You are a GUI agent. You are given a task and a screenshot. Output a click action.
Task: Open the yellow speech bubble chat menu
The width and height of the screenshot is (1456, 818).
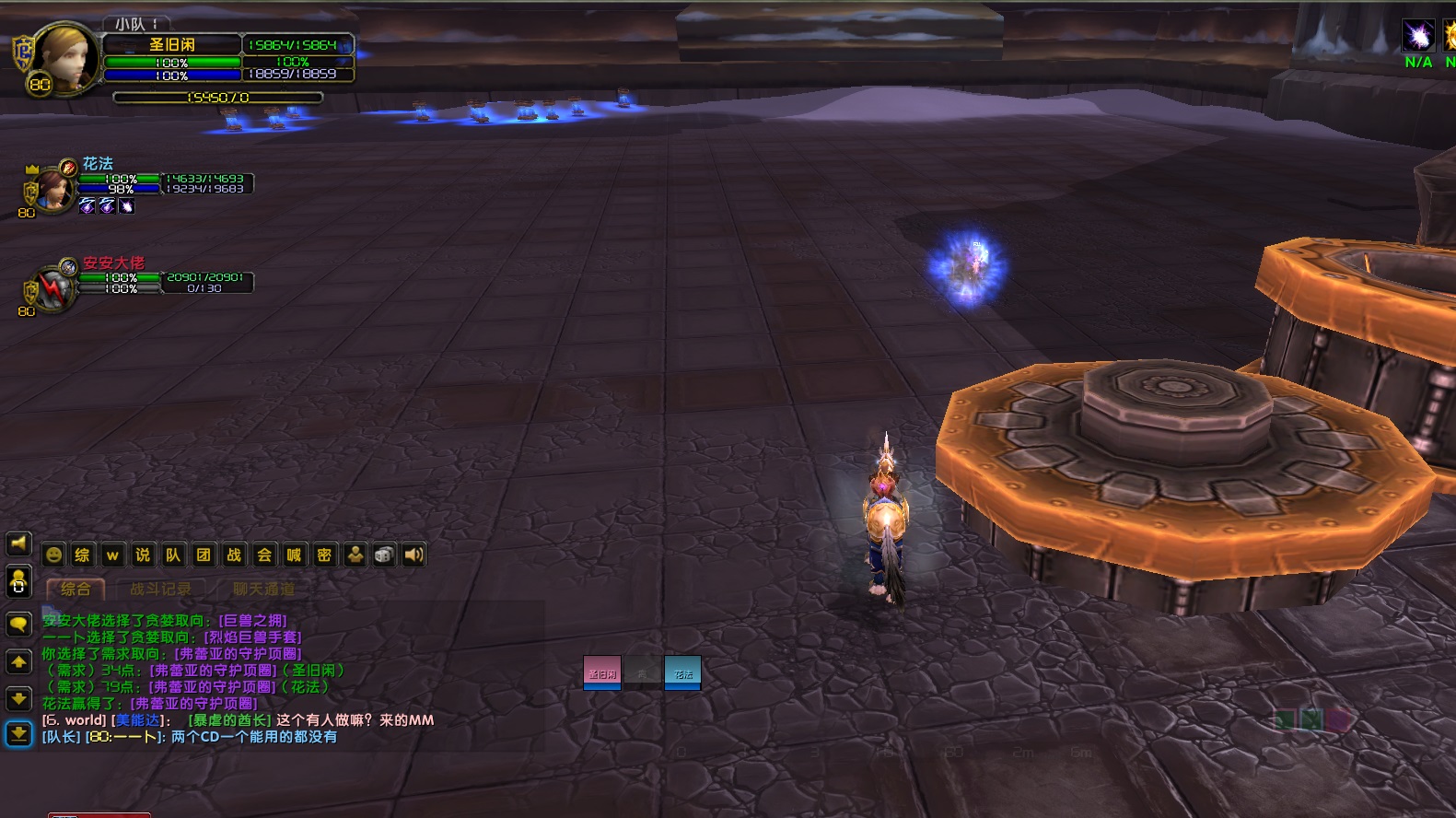pyautogui.click(x=18, y=625)
